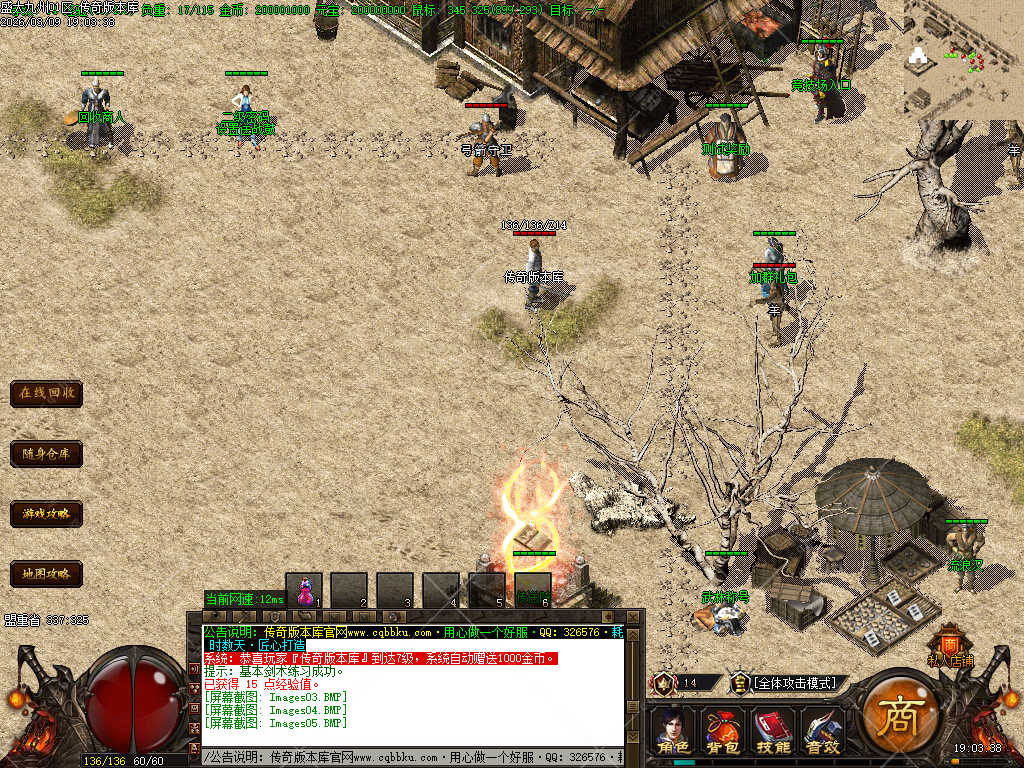Select the red potion in hotbar slot 1
1024x768 pixels.
304,590
